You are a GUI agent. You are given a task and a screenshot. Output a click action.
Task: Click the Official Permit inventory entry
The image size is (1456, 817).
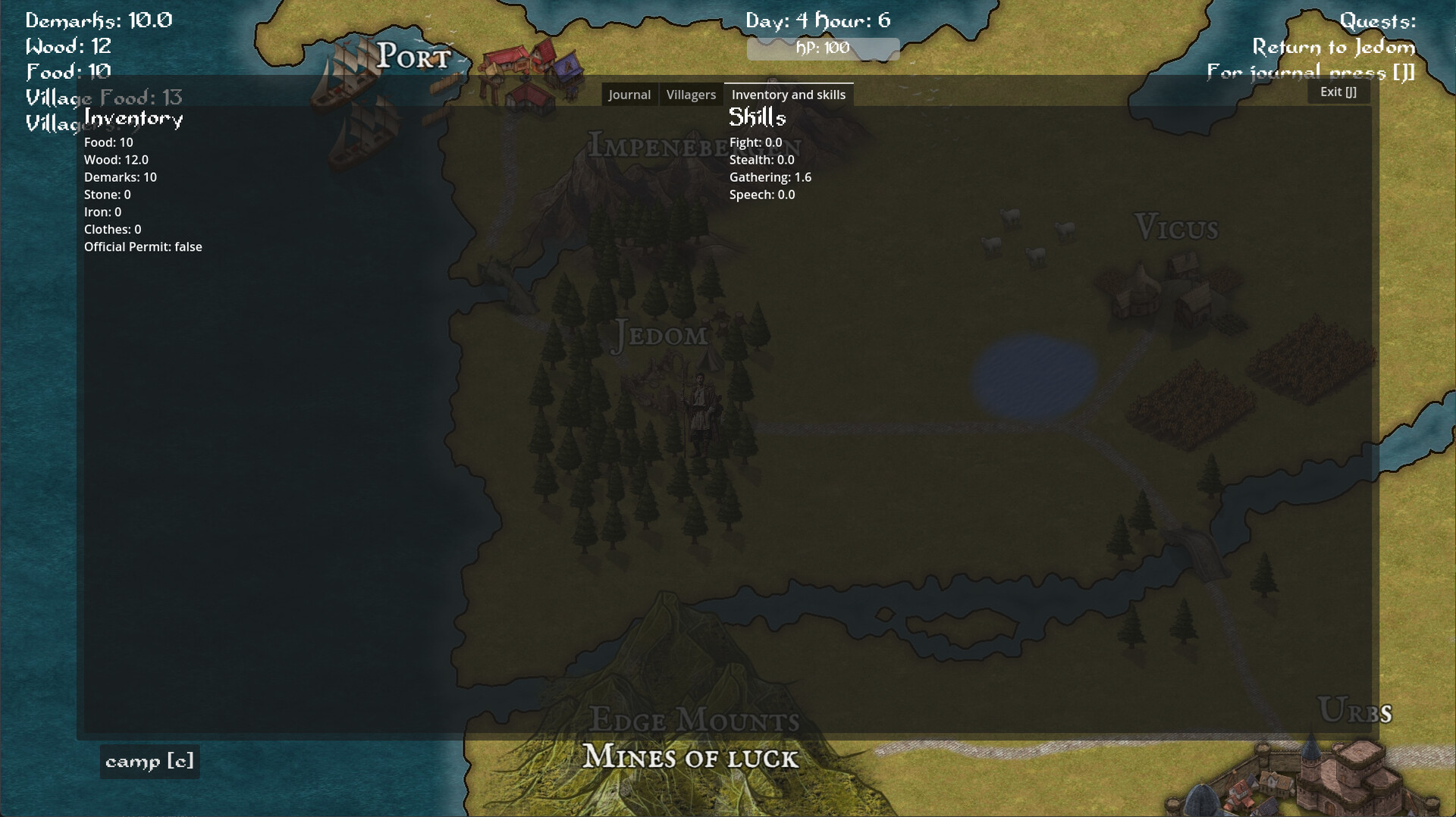pyautogui.click(x=143, y=246)
